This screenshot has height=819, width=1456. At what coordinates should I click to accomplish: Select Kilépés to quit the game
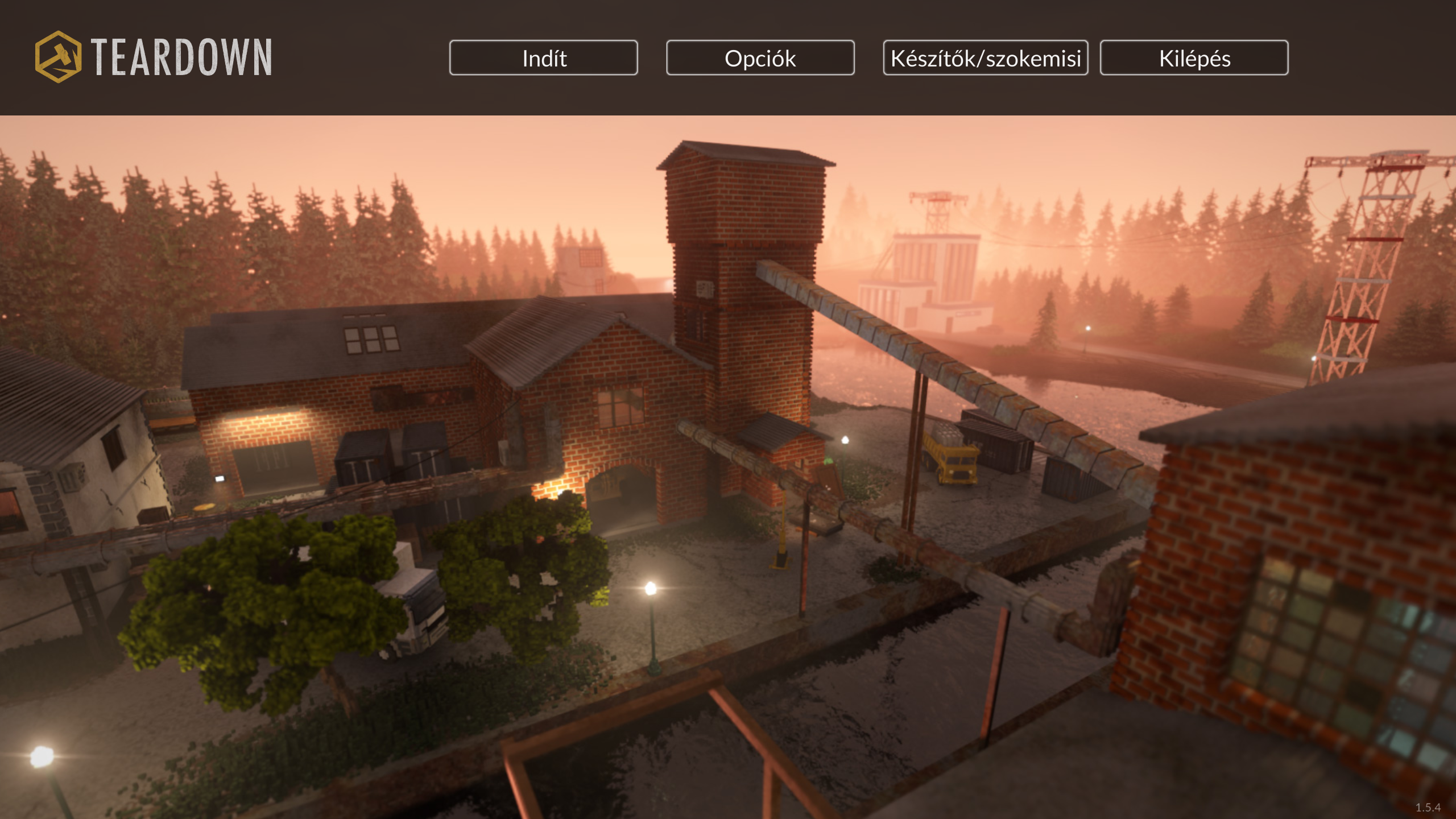1194,57
